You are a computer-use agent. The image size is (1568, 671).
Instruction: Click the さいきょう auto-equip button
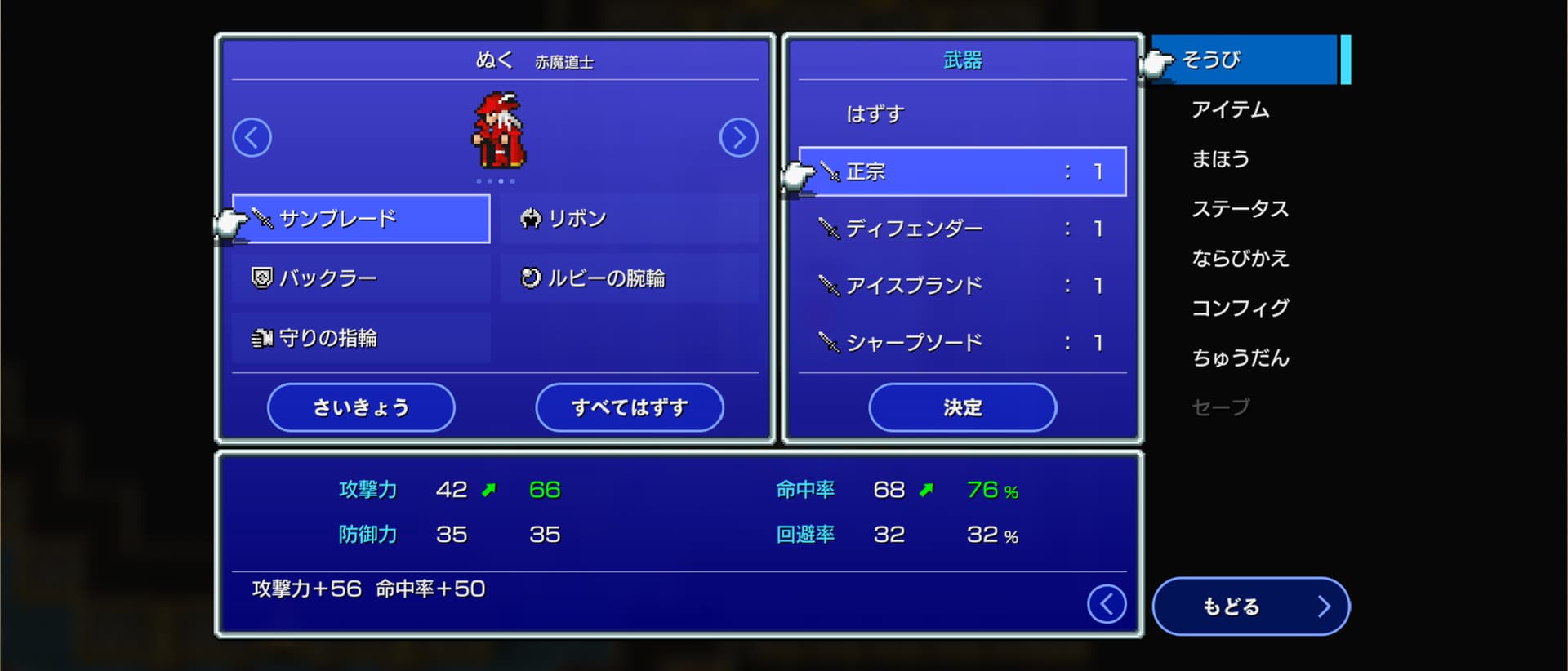[361, 407]
